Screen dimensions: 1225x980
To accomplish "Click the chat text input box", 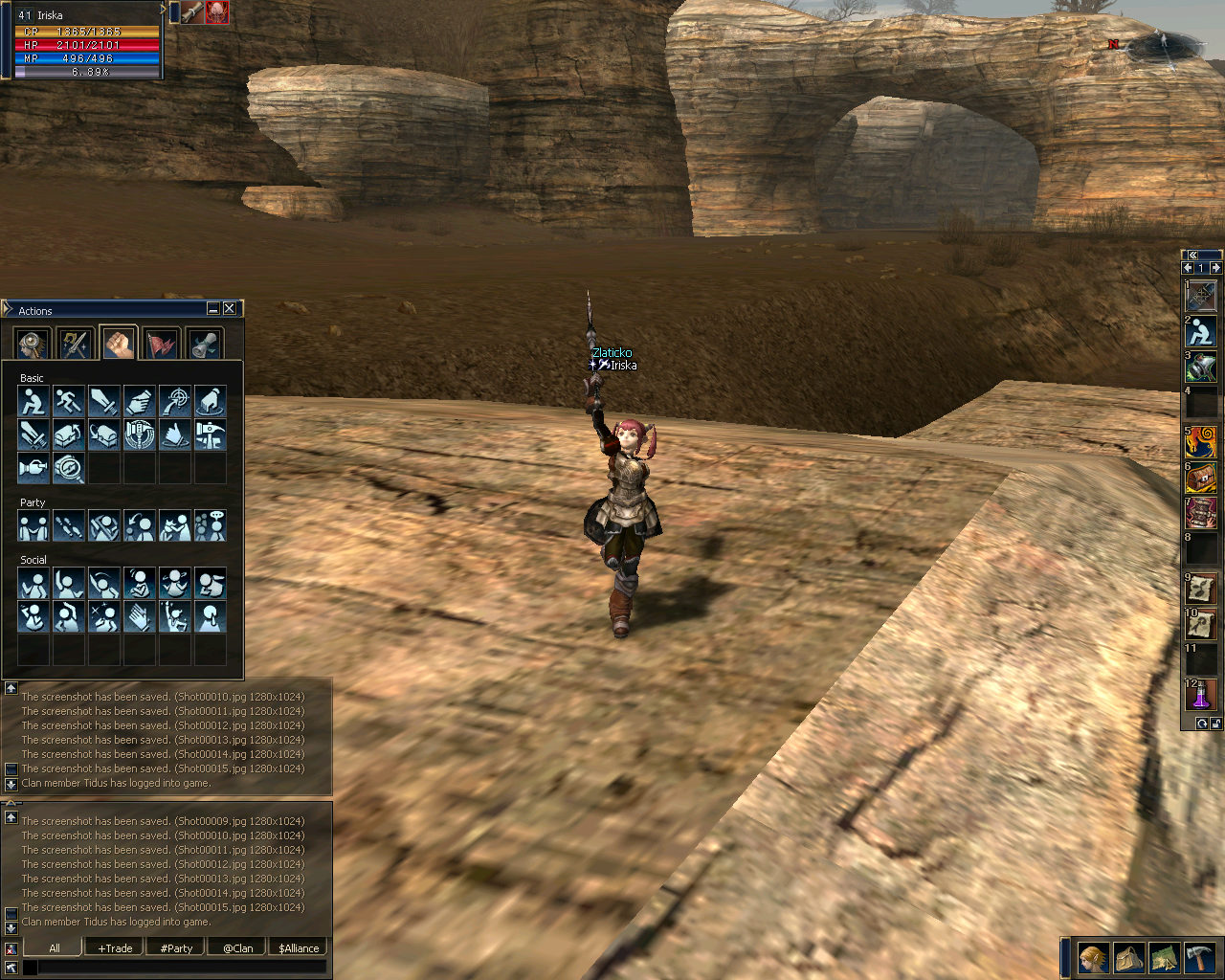I will coord(182,968).
